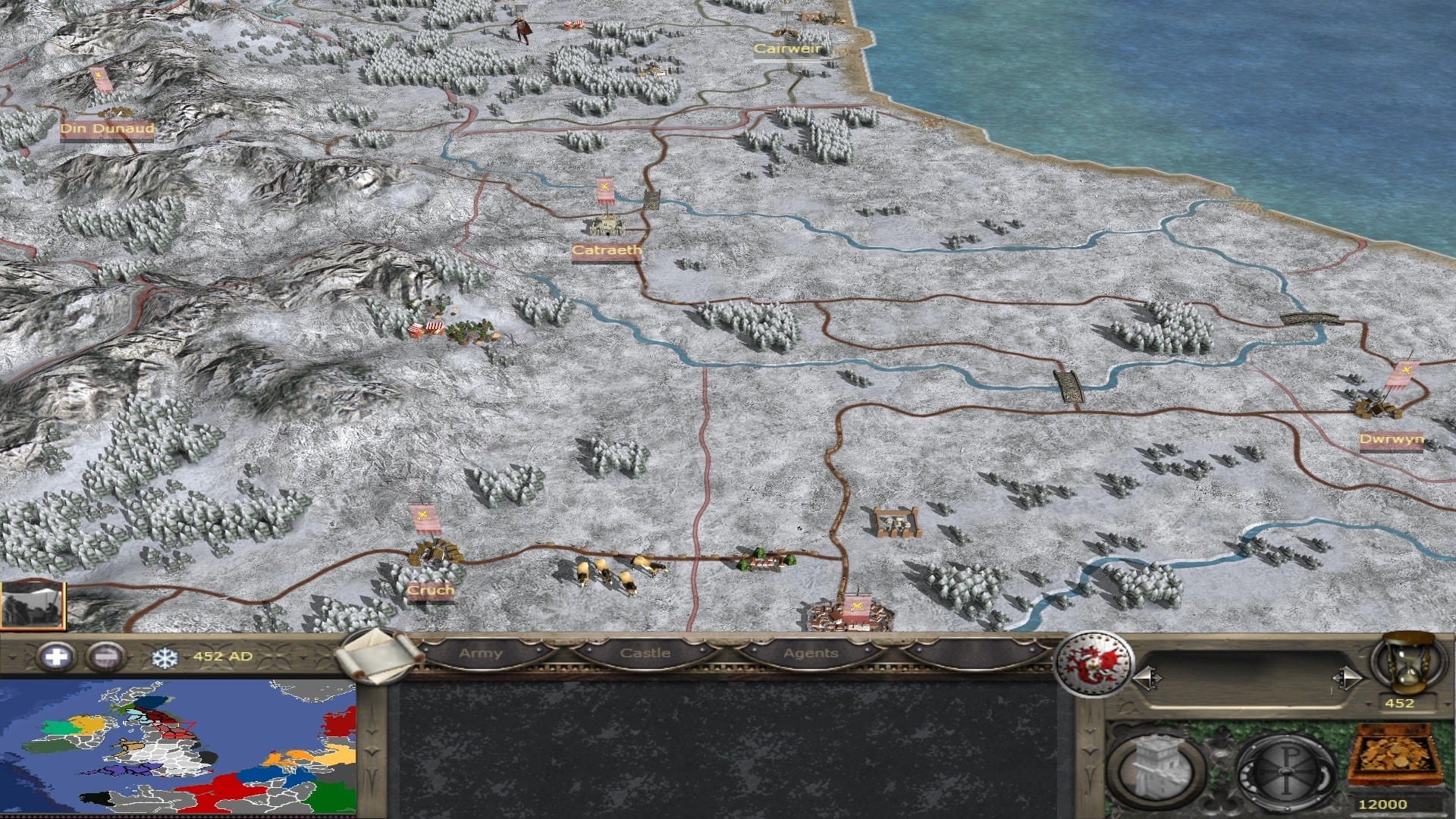Open the Castle tab
The height and width of the screenshot is (819, 1456).
click(x=645, y=654)
